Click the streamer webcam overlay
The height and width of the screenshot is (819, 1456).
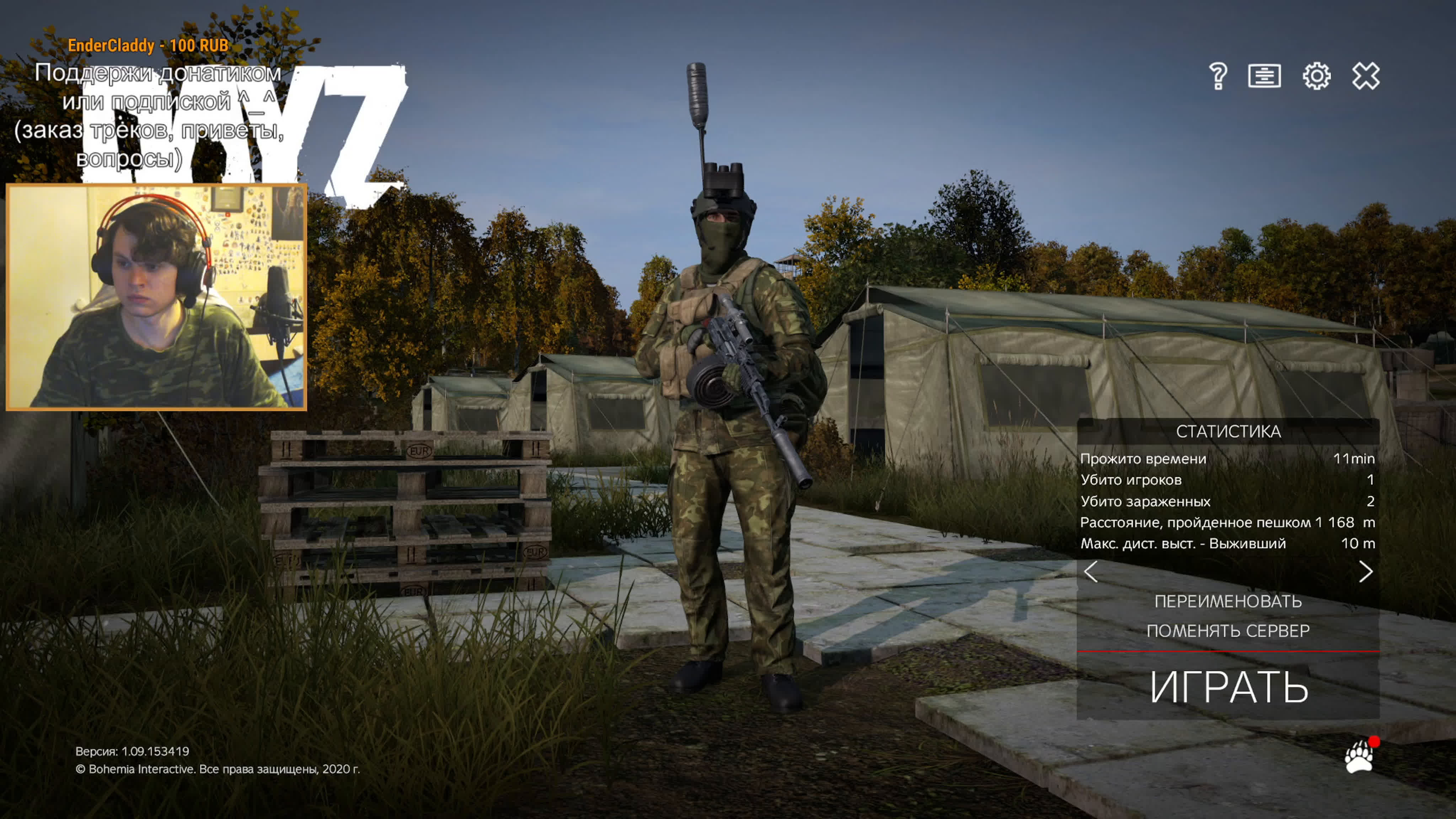(156, 297)
